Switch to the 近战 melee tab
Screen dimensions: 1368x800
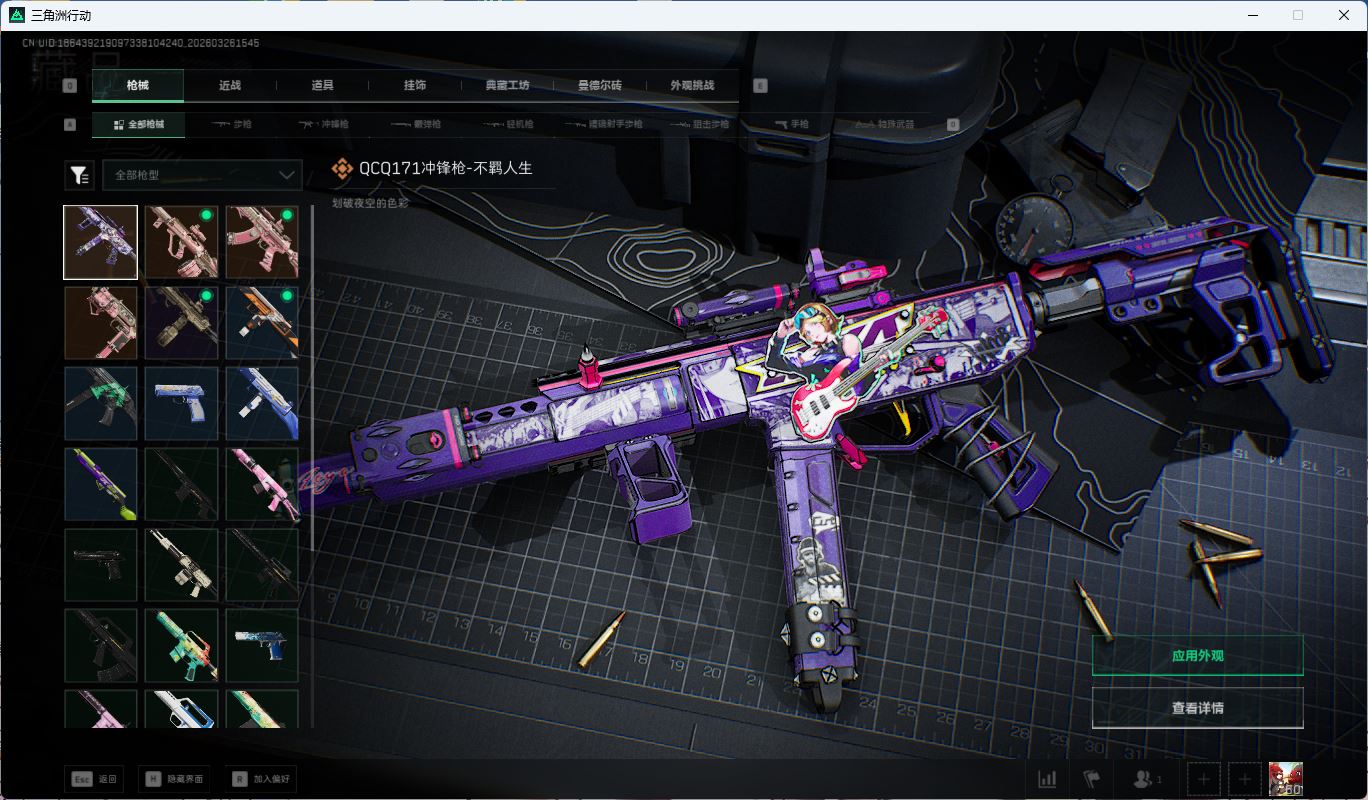[230, 86]
